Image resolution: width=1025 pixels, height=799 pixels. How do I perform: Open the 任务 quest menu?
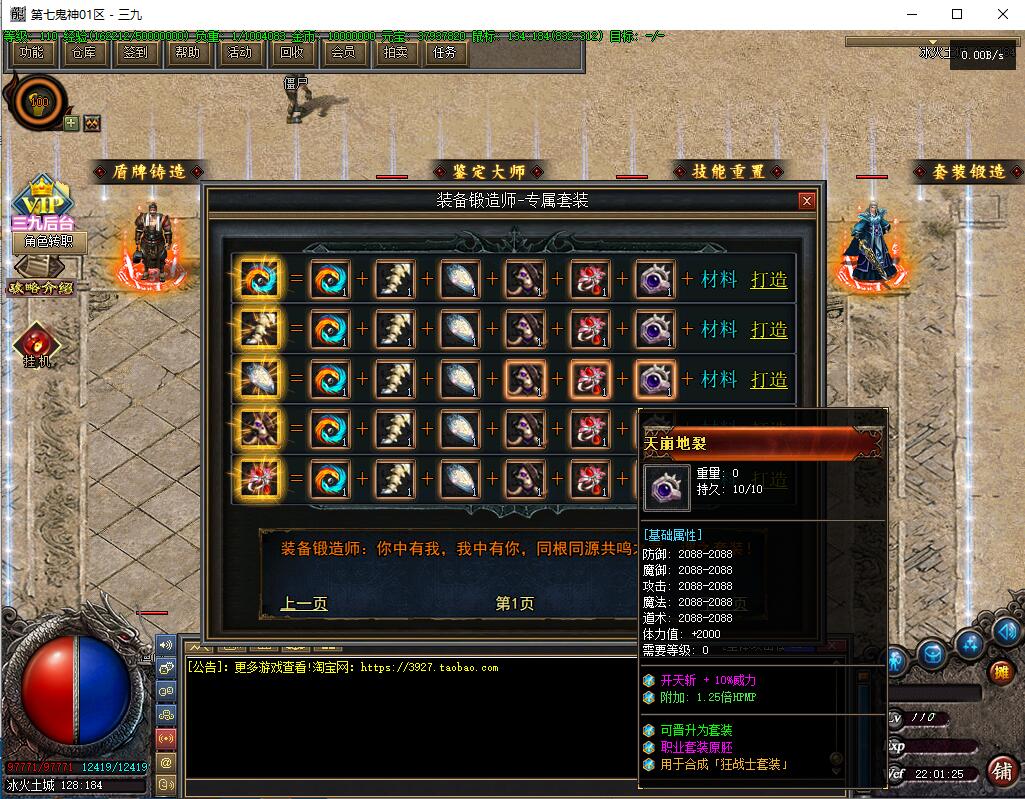(445, 53)
